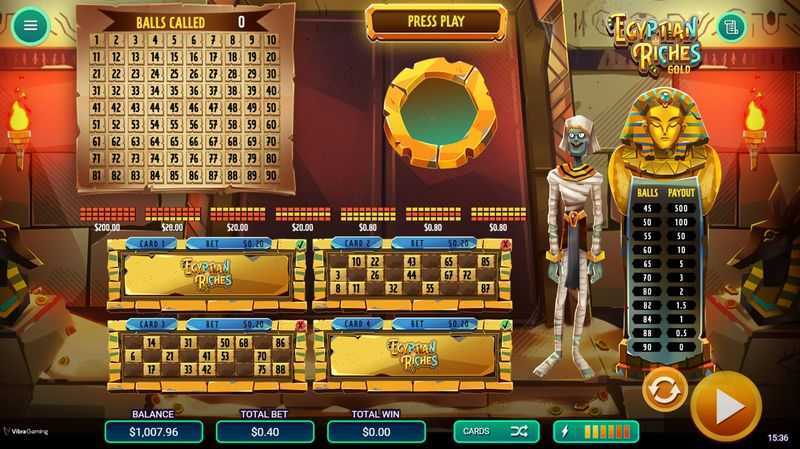Select the Card 4 Egyptian Riches panel

[411, 355]
